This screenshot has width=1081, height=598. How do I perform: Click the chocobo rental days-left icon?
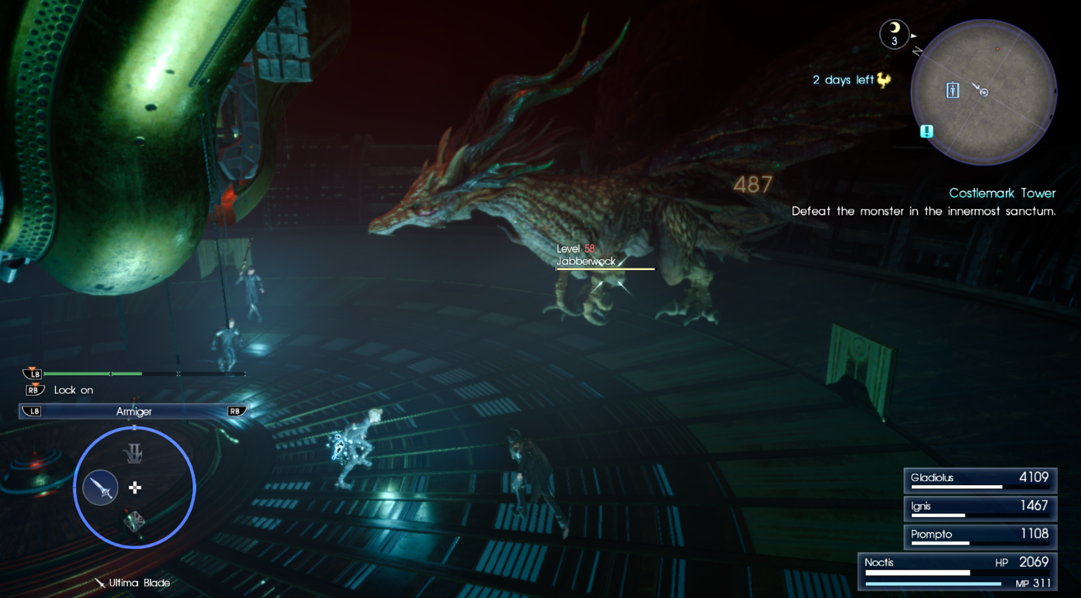(884, 80)
